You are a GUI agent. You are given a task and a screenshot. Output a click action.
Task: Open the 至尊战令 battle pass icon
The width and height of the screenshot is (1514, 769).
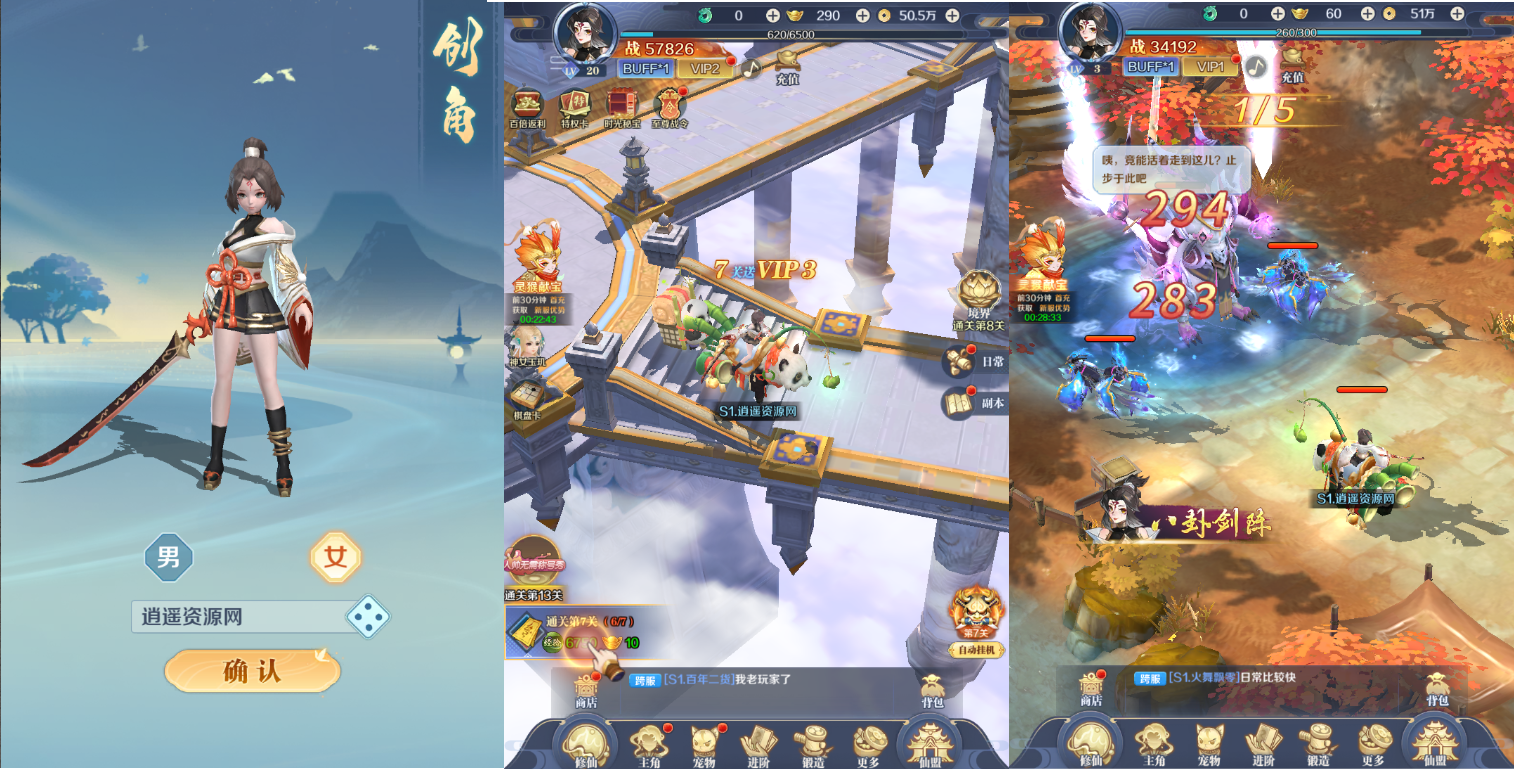coord(670,107)
